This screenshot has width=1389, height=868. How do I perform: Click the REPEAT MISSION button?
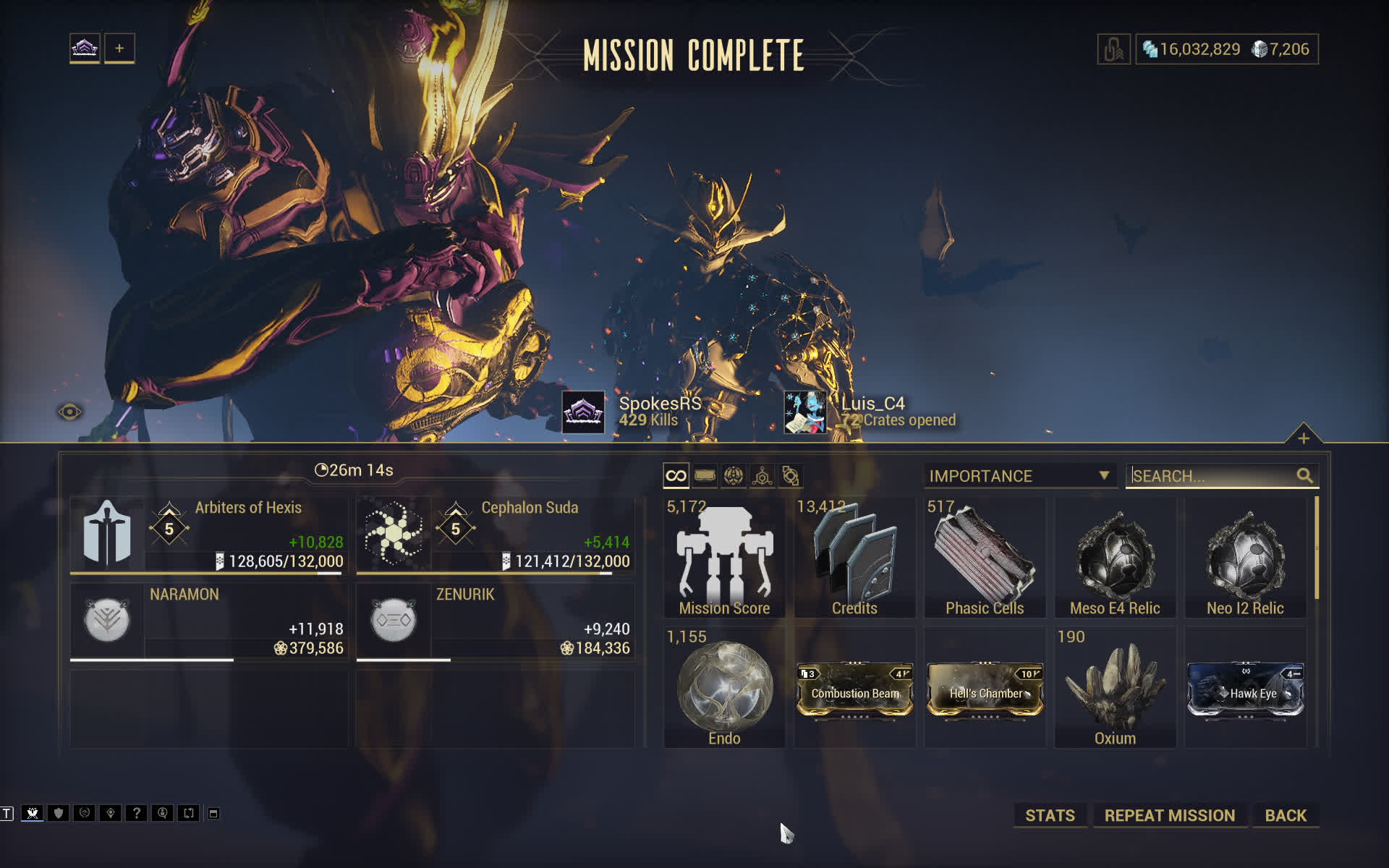(1169, 815)
